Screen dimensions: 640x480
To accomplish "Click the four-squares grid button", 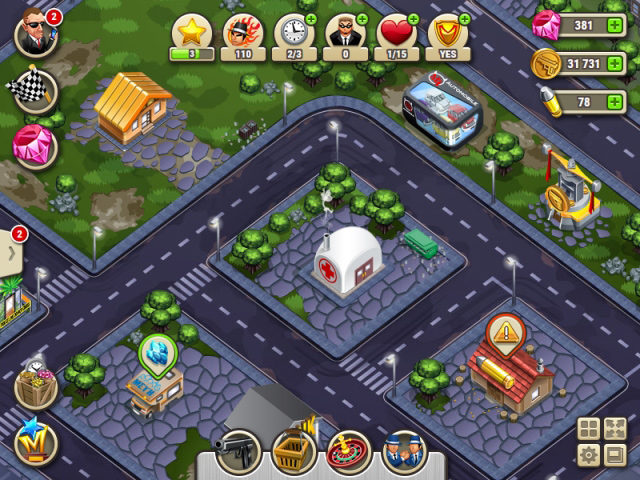I will point(589,430).
